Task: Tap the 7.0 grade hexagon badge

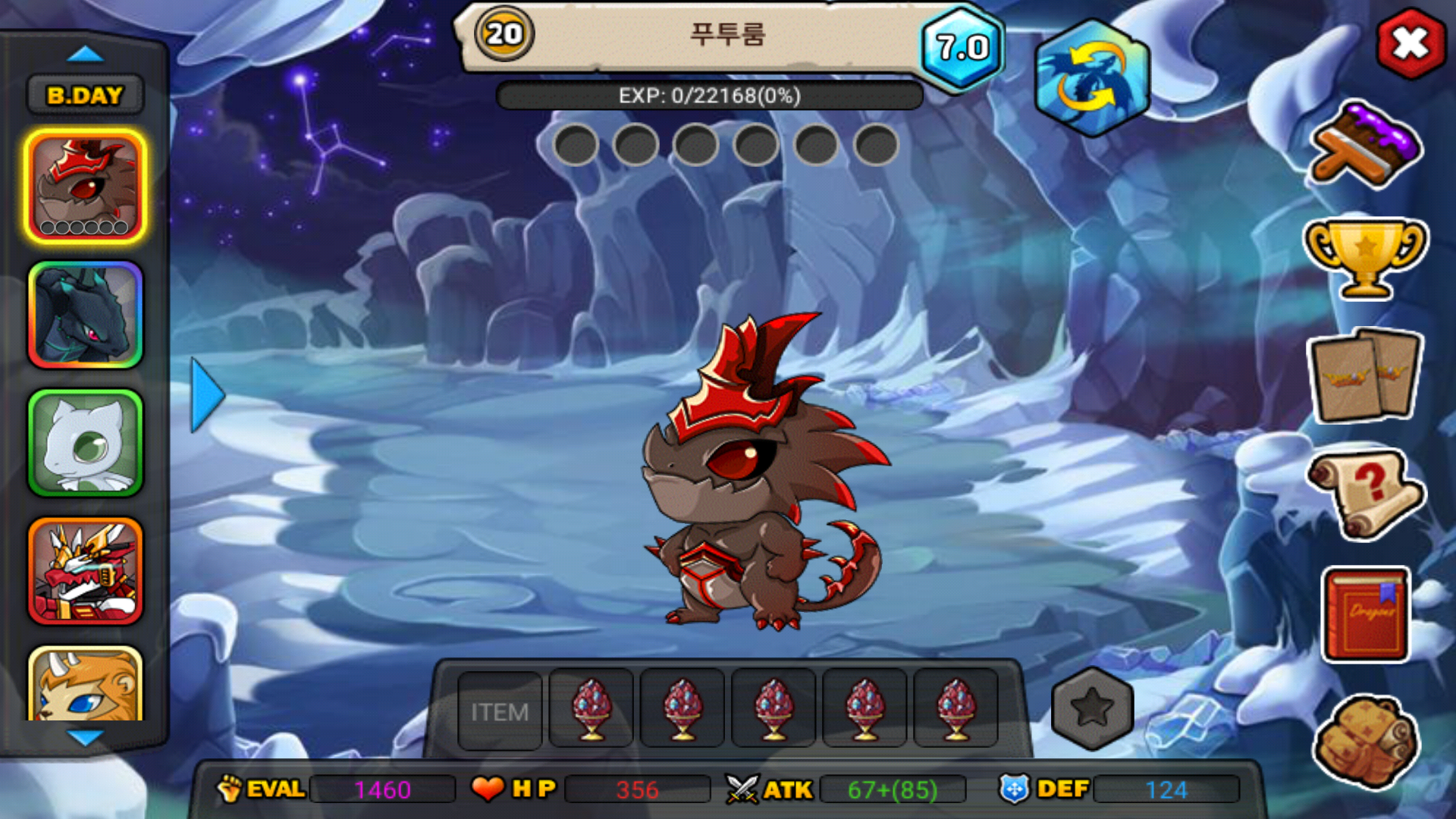Action: pyautogui.click(x=962, y=49)
